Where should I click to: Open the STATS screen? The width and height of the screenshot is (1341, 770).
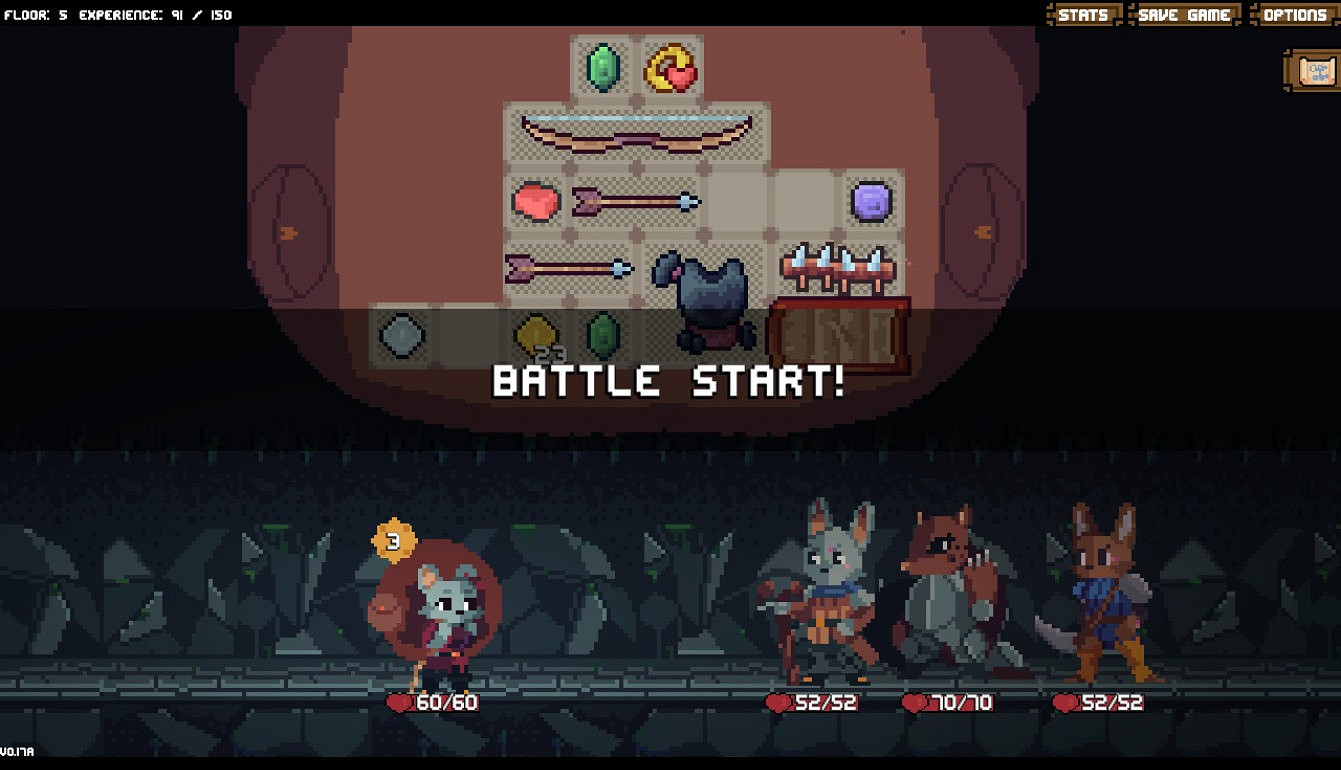1082,14
